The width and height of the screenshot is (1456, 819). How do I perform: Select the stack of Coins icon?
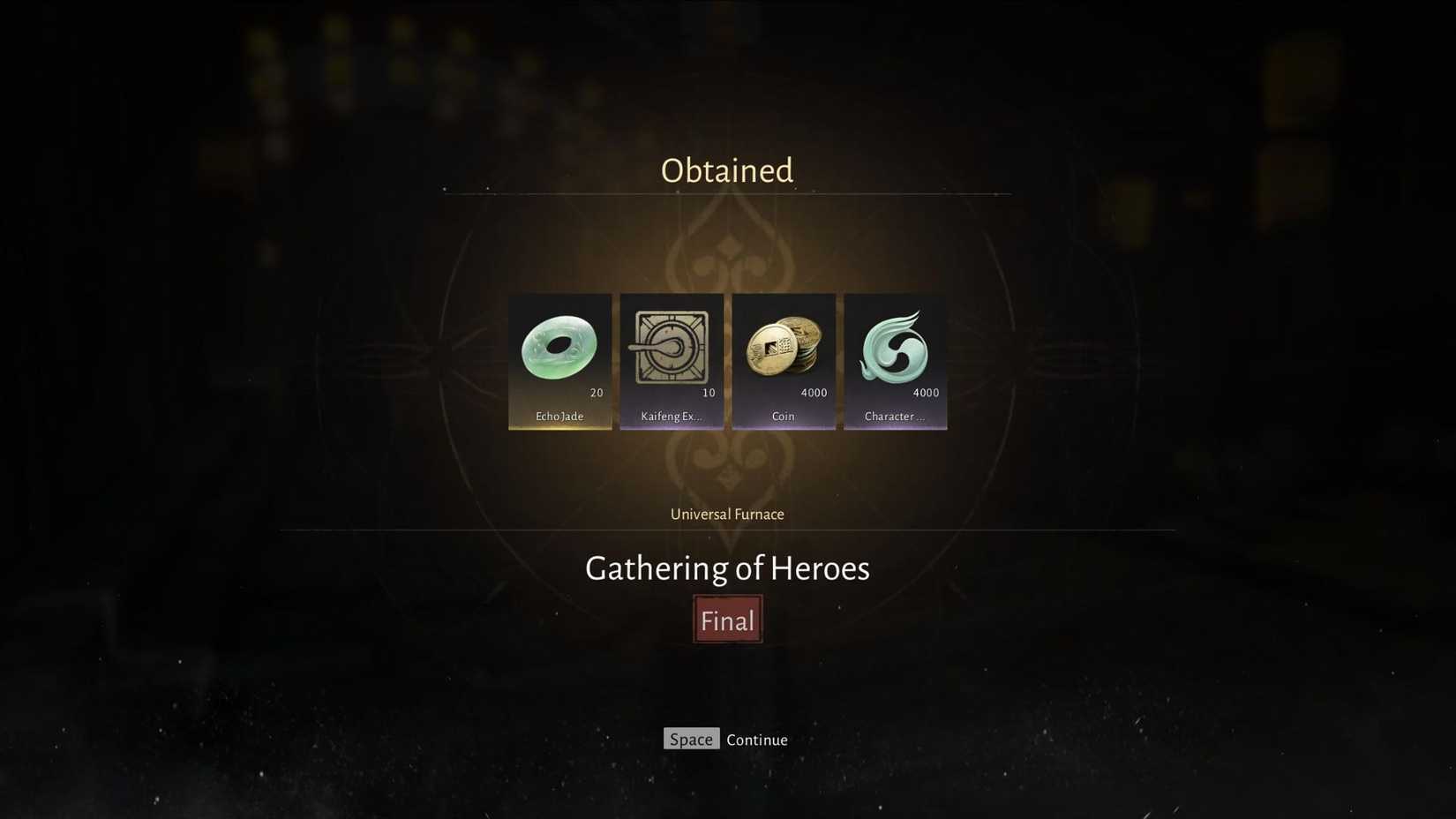784,346
